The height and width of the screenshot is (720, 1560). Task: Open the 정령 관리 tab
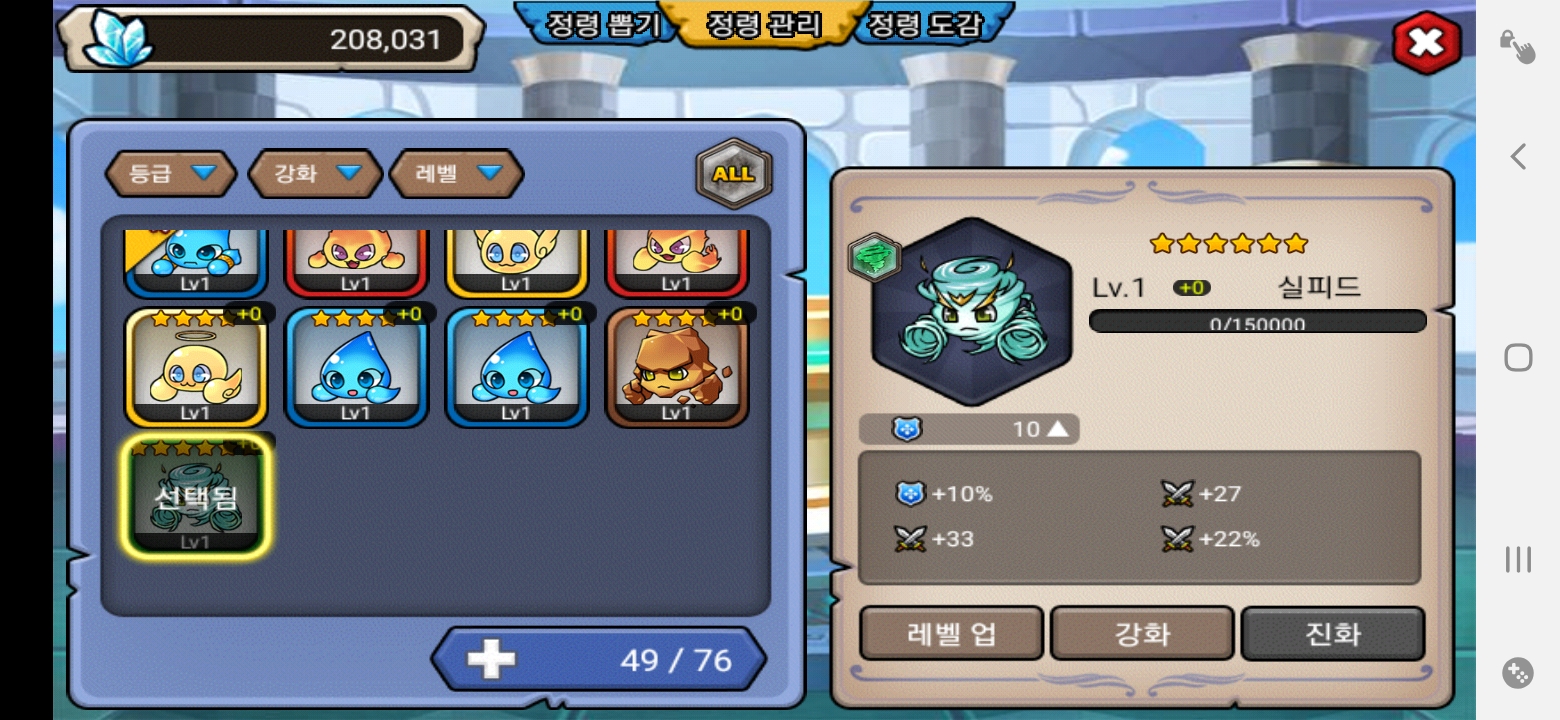[763, 24]
